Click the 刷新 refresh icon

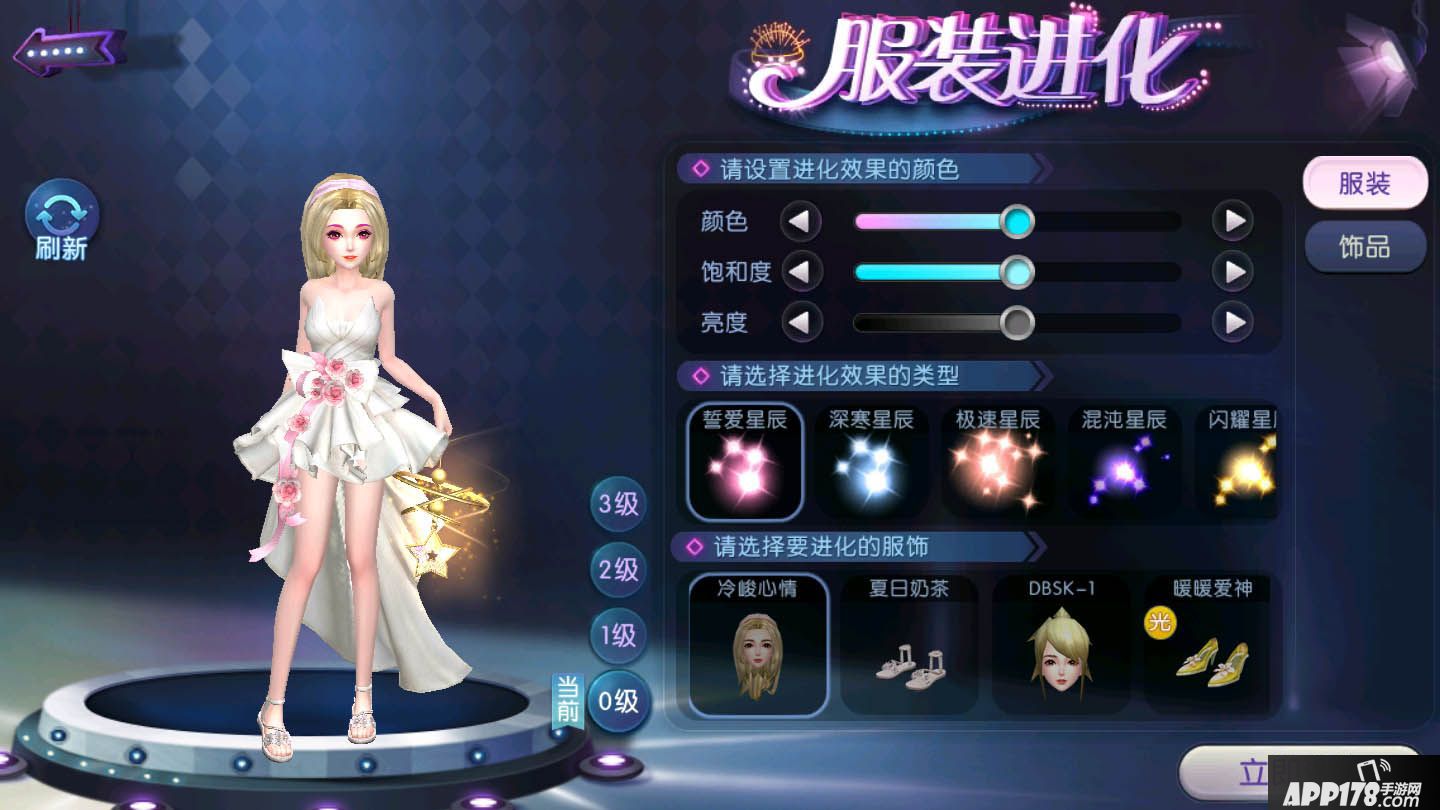click(60, 215)
